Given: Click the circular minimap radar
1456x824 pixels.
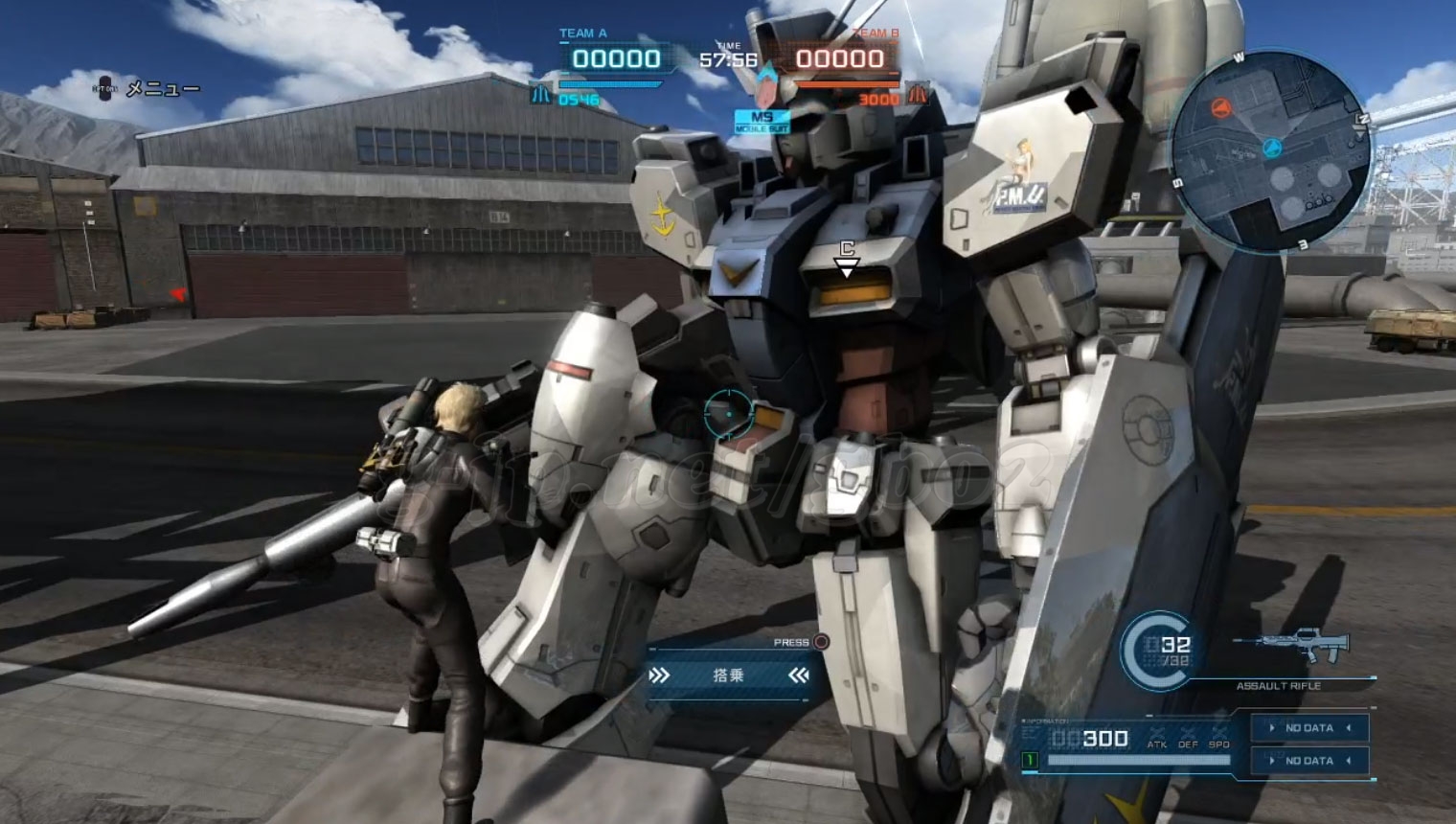Looking at the screenshot, I should (x=1270, y=151).
